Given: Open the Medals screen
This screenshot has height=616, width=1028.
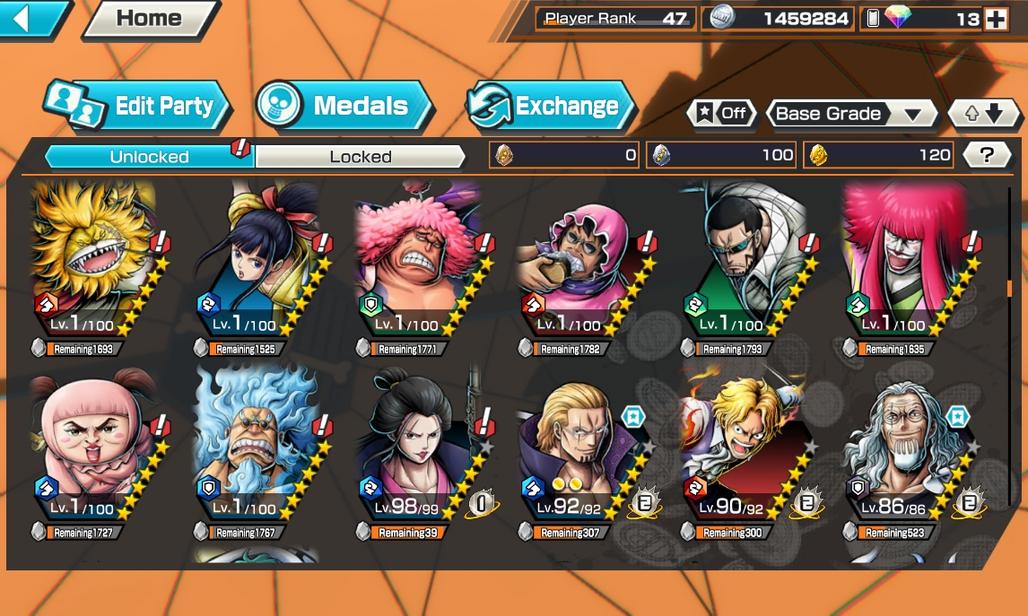Looking at the screenshot, I should [x=345, y=106].
